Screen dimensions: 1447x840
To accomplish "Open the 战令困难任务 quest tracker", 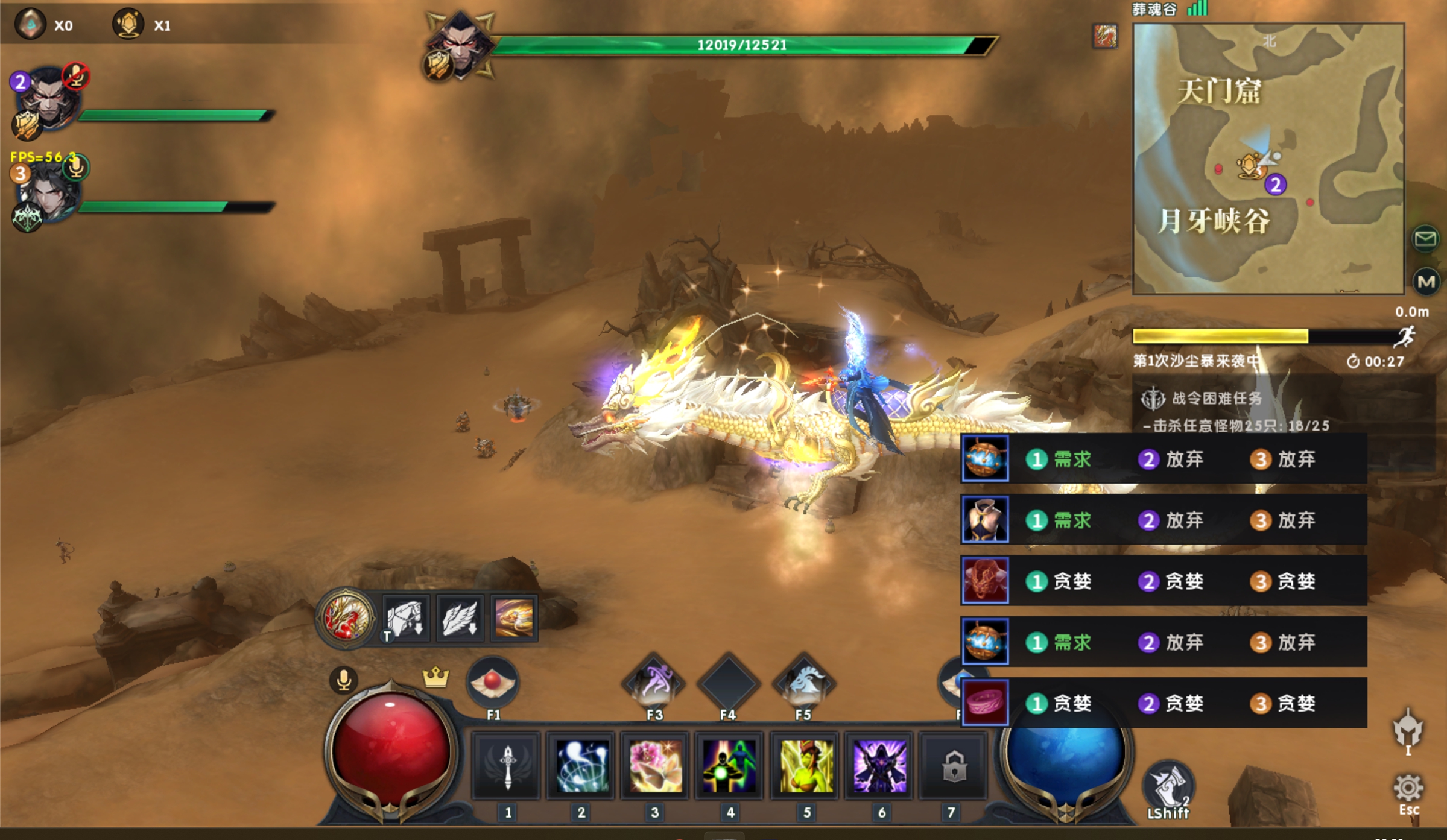I will click(1217, 399).
